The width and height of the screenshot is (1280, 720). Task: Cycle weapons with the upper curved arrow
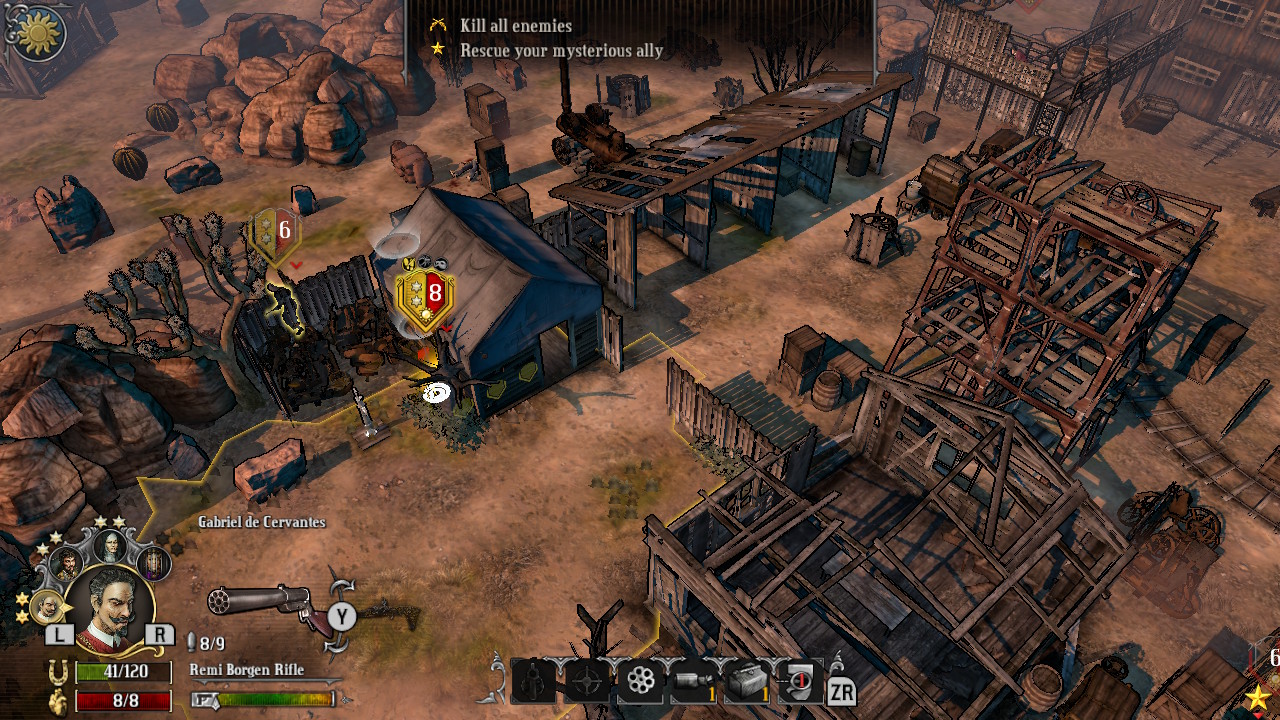tap(342, 587)
